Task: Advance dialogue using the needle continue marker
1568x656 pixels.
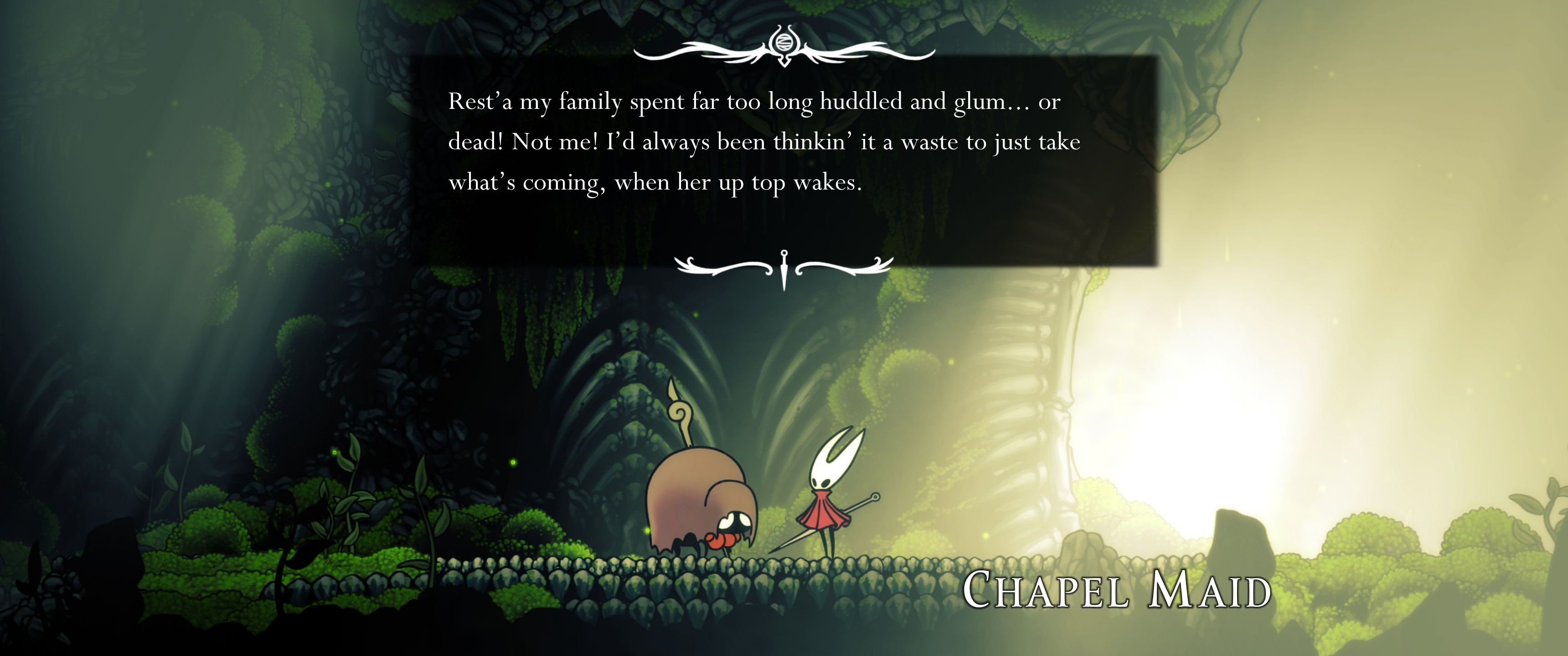Action: (784, 269)
